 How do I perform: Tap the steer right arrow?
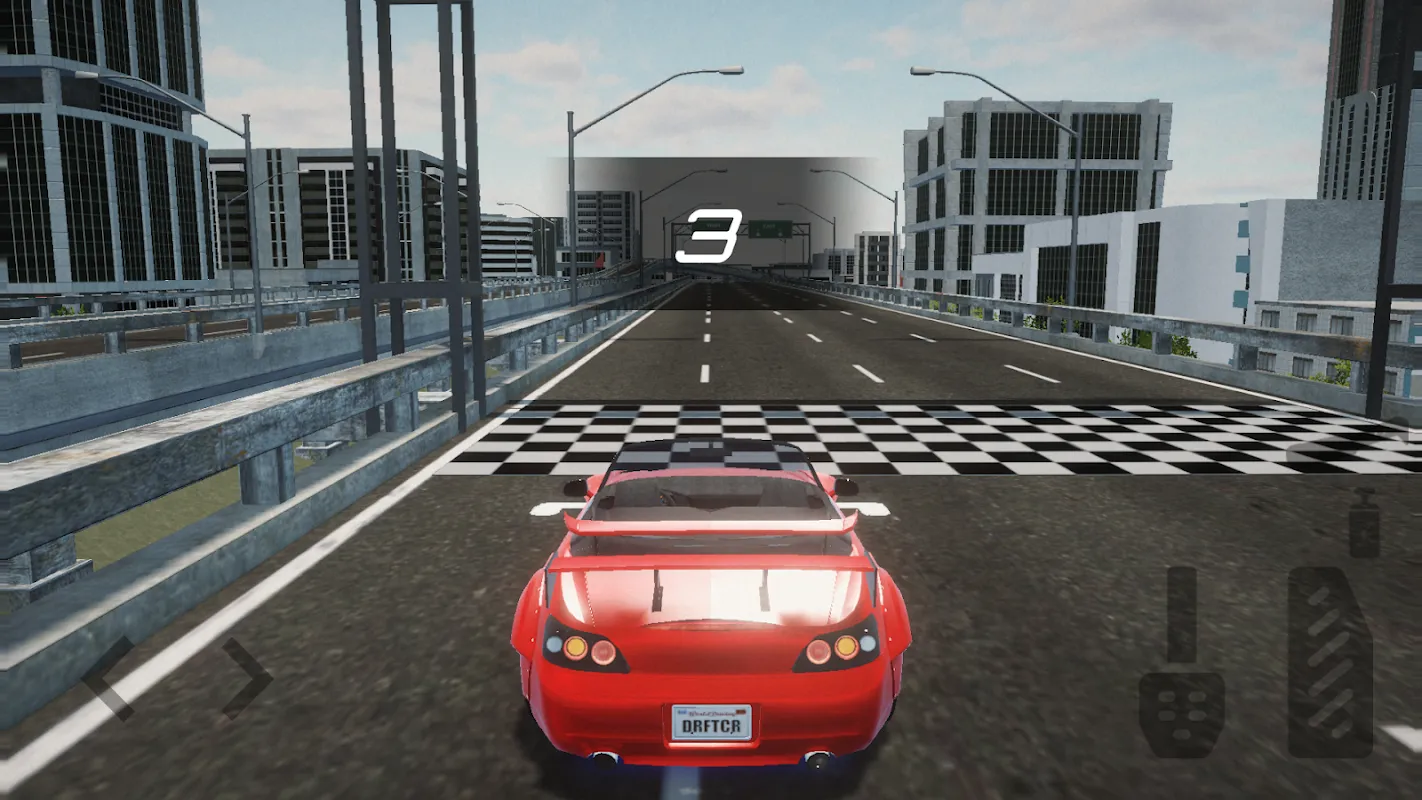click(246, 678)
